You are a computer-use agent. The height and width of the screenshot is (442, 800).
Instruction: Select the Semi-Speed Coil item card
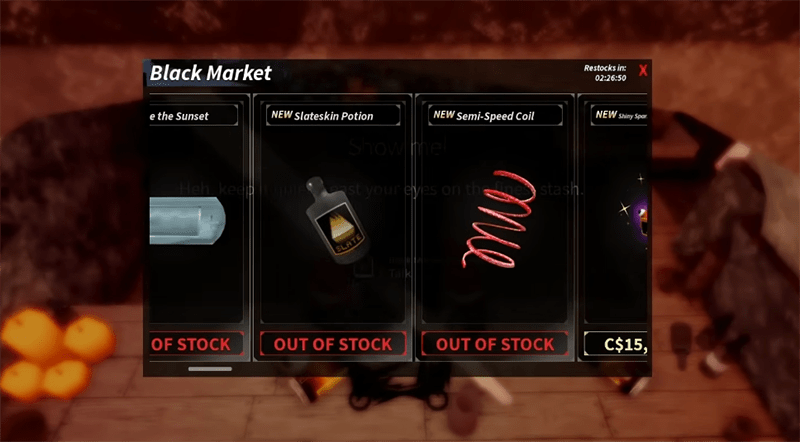tap(494, 215)
